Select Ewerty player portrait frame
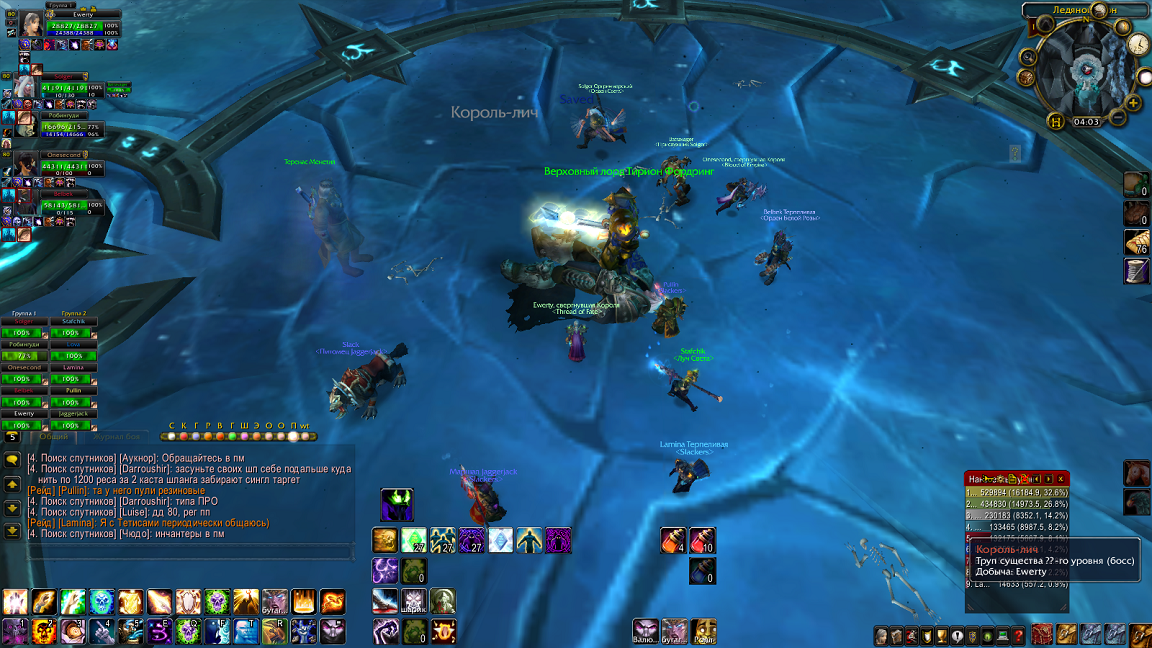Image resolution: width=1152 pixels, height=648 pixels. [x=31, y=24]
